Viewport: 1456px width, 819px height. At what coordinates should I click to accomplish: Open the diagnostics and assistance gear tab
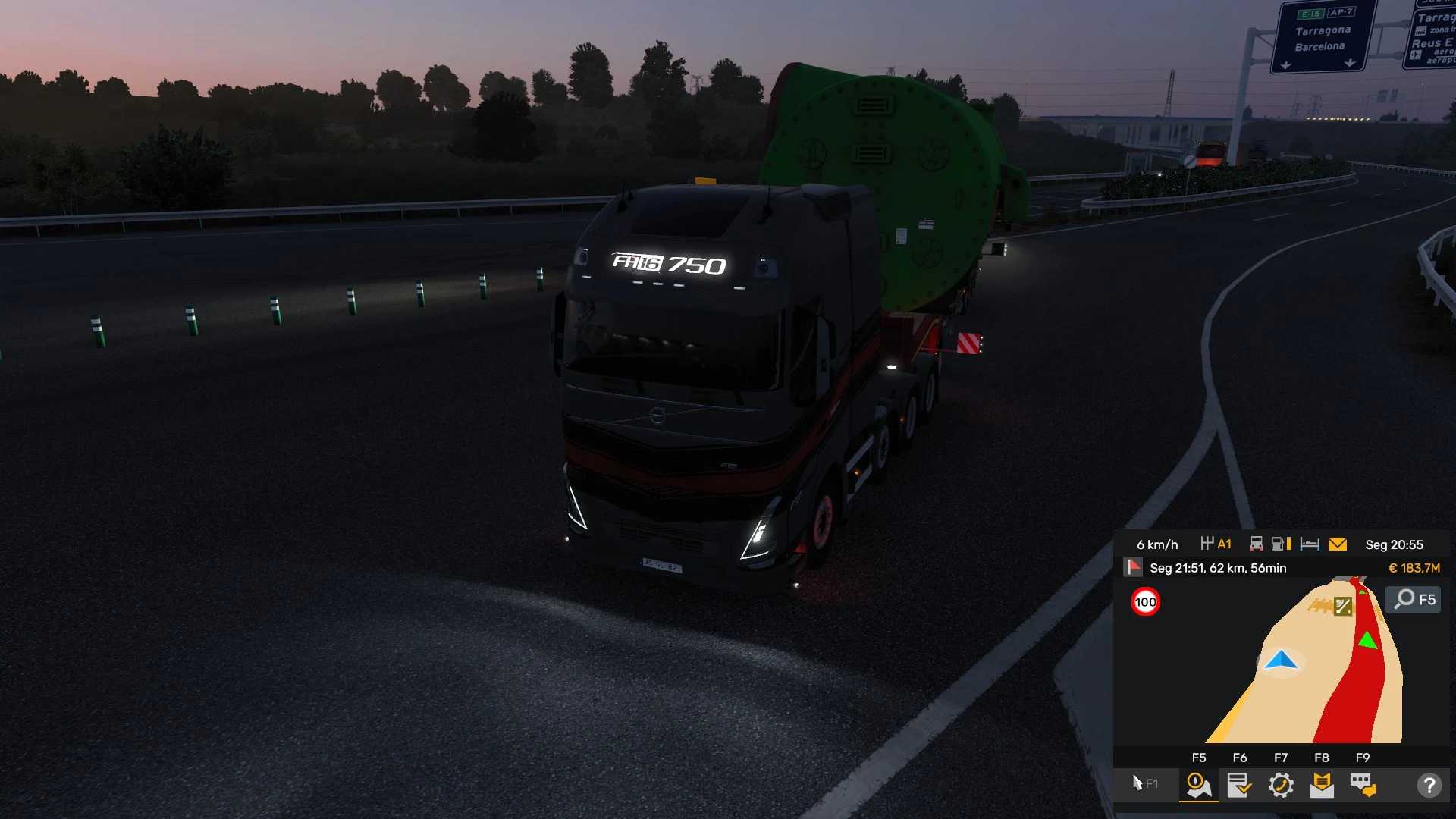(x=1281, y=785)
